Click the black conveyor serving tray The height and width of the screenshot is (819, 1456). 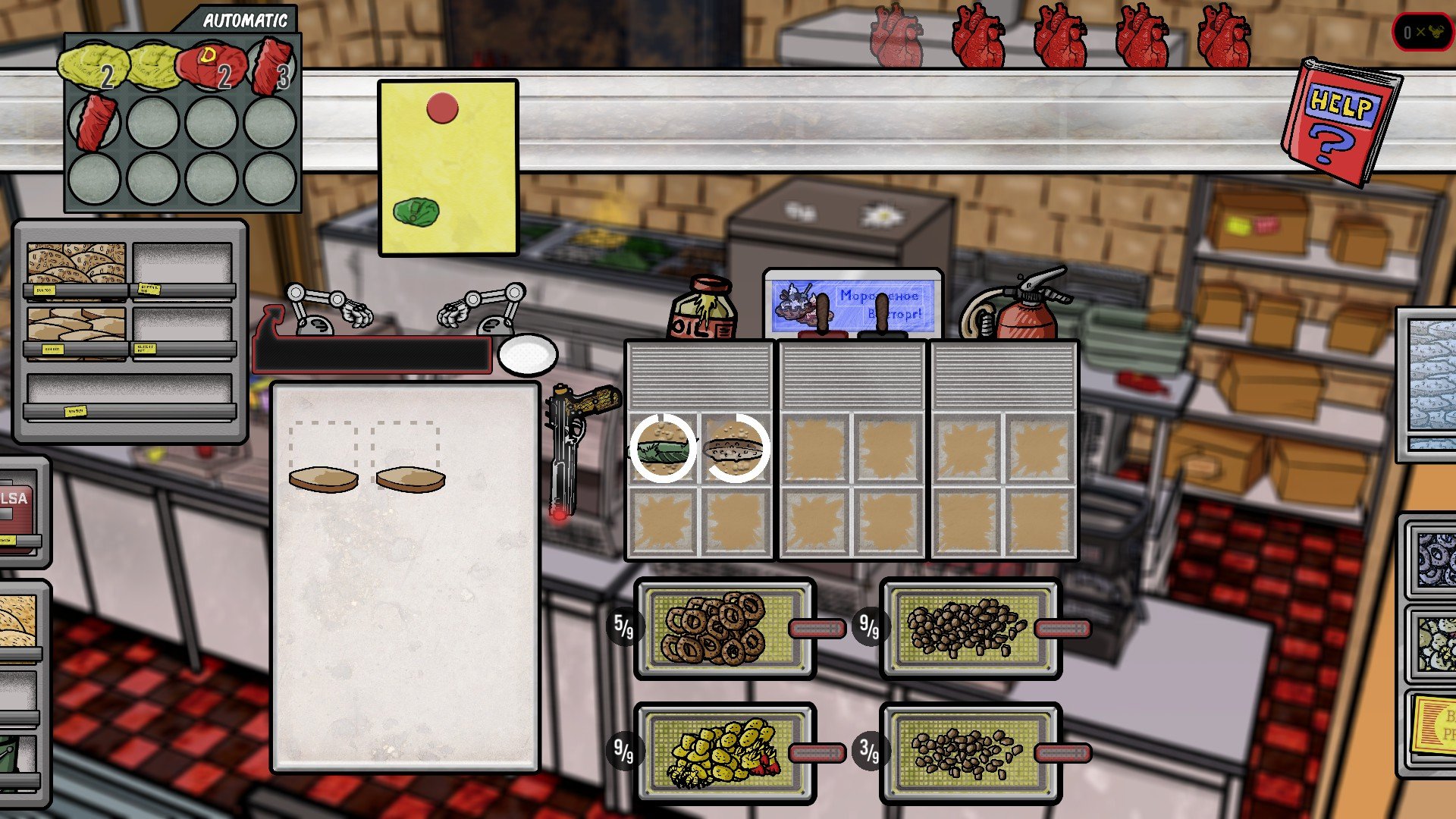(372, 354)
